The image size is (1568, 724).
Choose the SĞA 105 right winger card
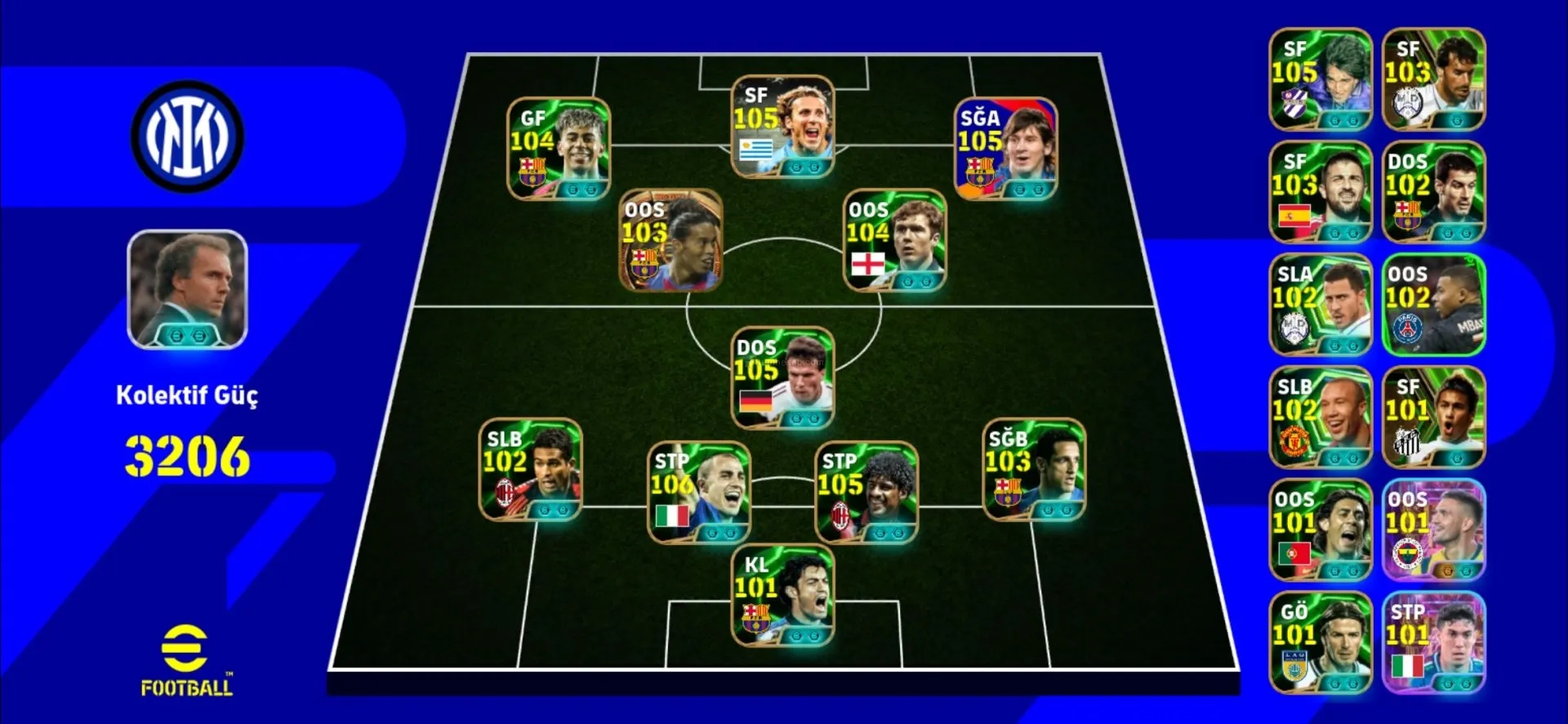tap(1006, 149)
